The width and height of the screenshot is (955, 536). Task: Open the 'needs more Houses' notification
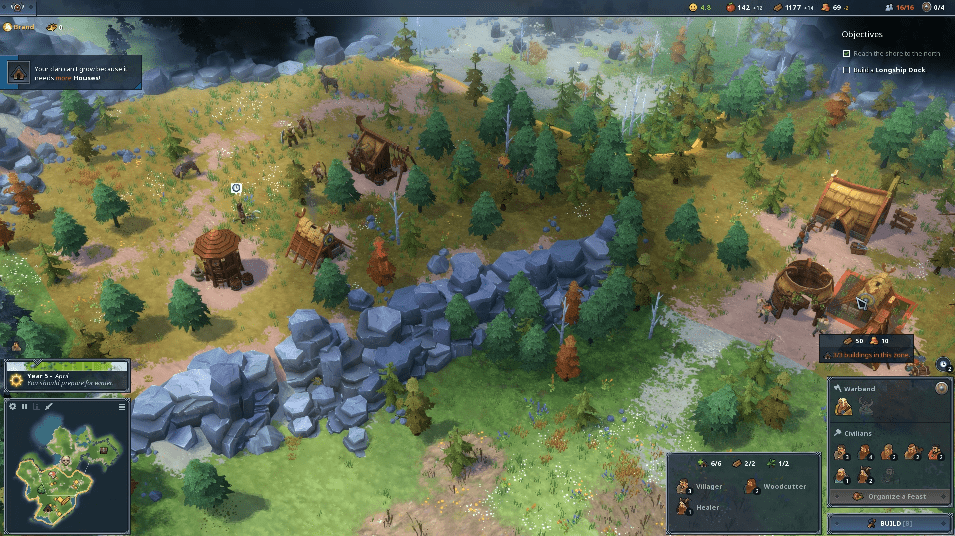point(70,73)
